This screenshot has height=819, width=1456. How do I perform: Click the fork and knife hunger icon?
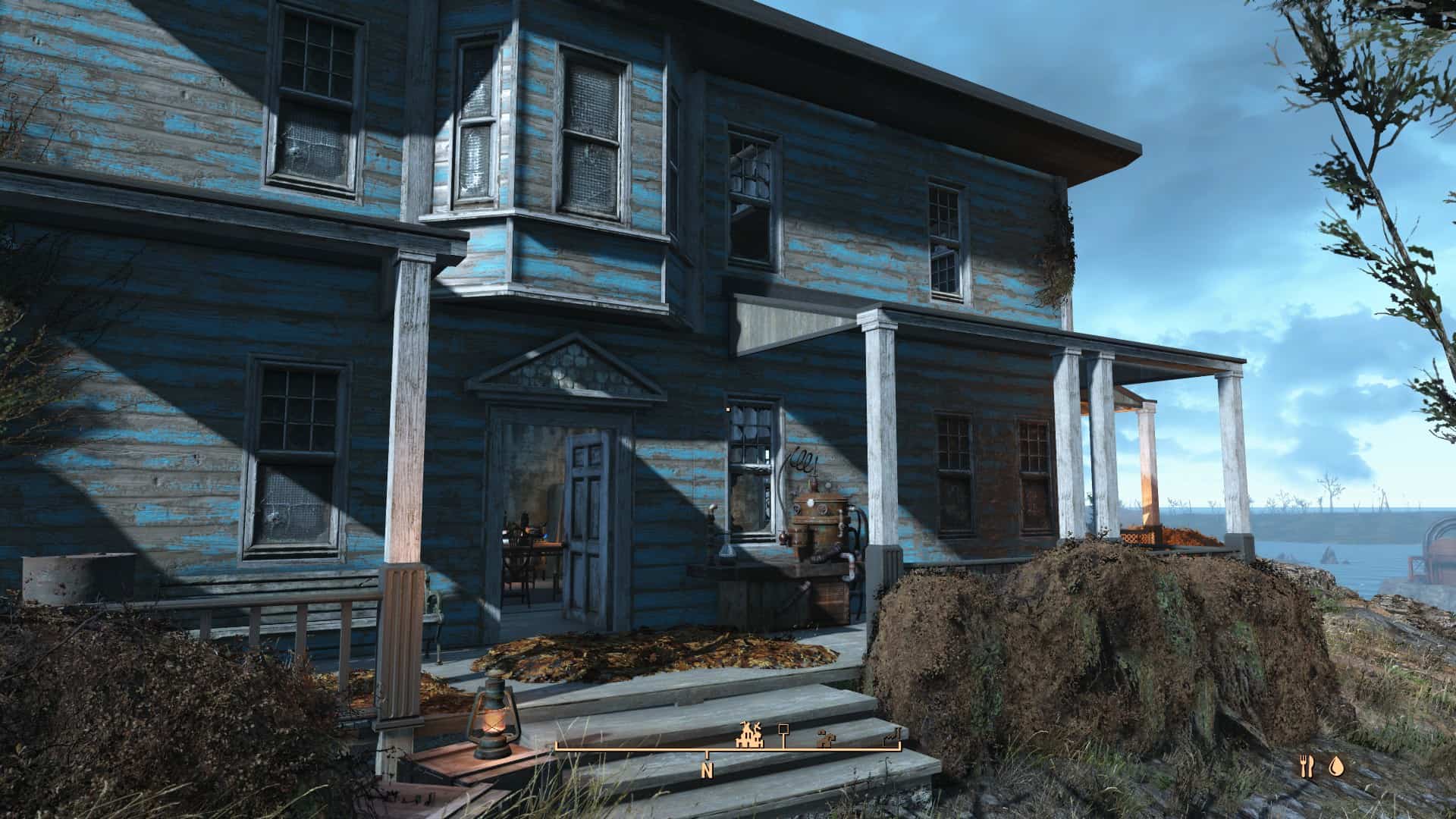[1306, 767]
